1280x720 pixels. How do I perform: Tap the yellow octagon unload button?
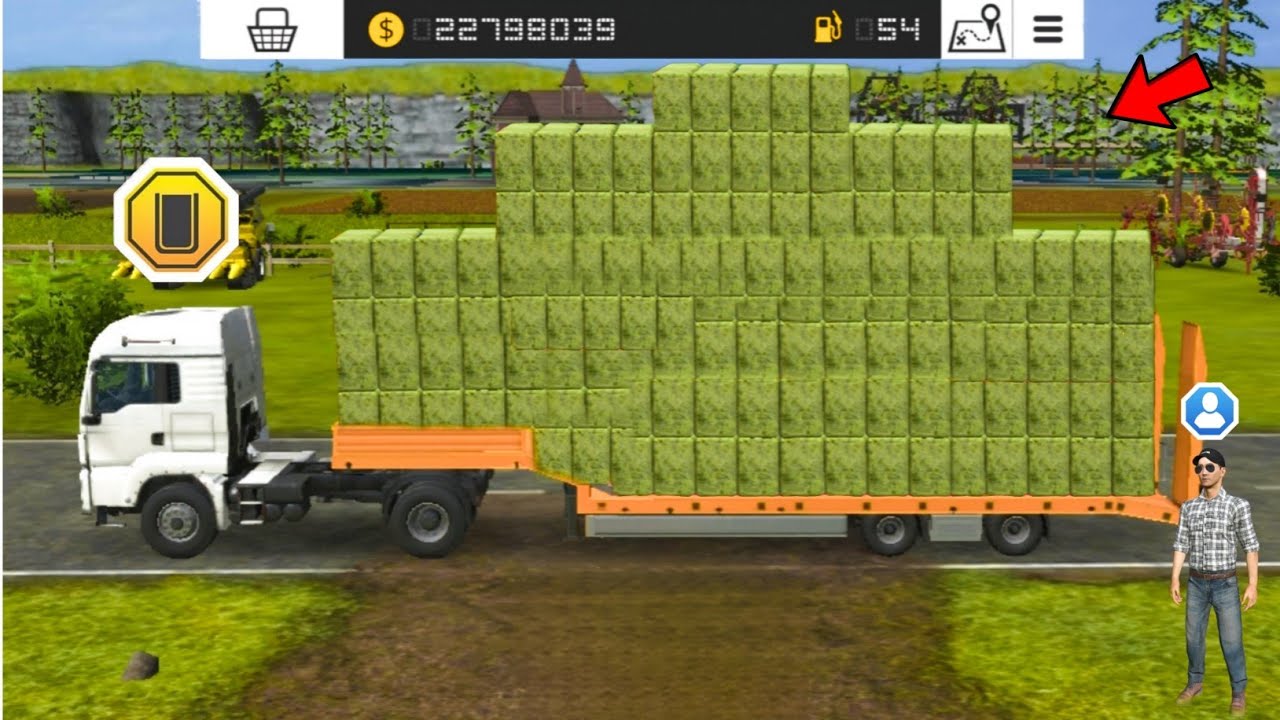[x=176, y=219]
